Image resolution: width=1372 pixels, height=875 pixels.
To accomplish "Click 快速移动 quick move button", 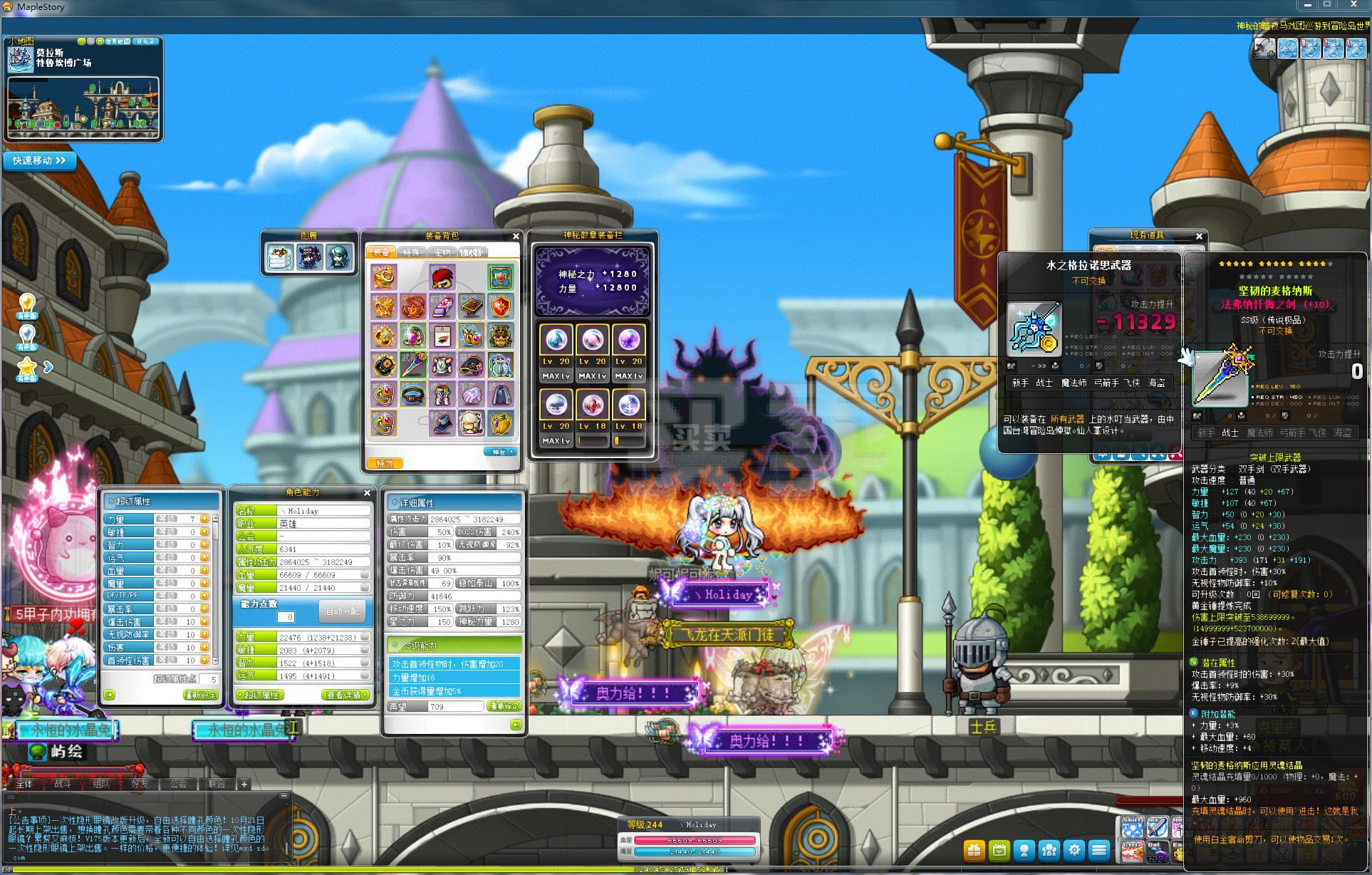I will point(39,160).
